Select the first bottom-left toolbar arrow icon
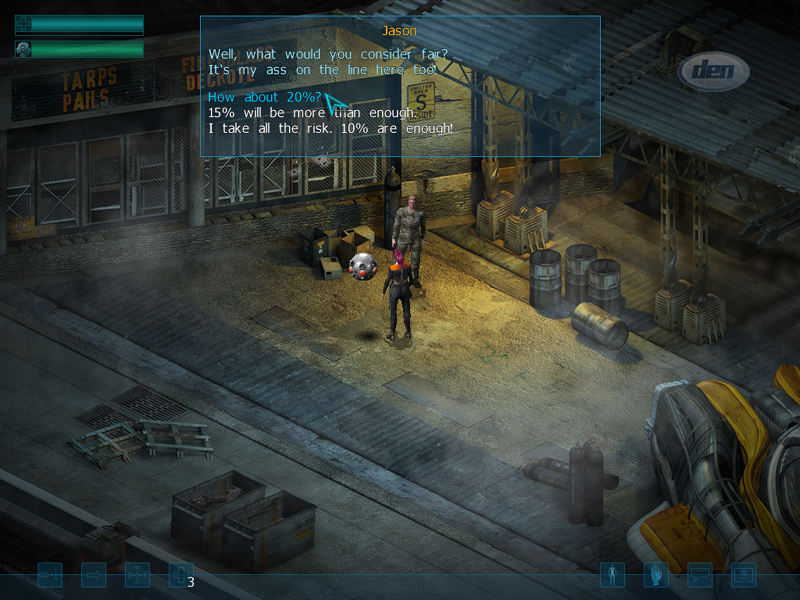This screenshot has width=800, height=600. 50,575
